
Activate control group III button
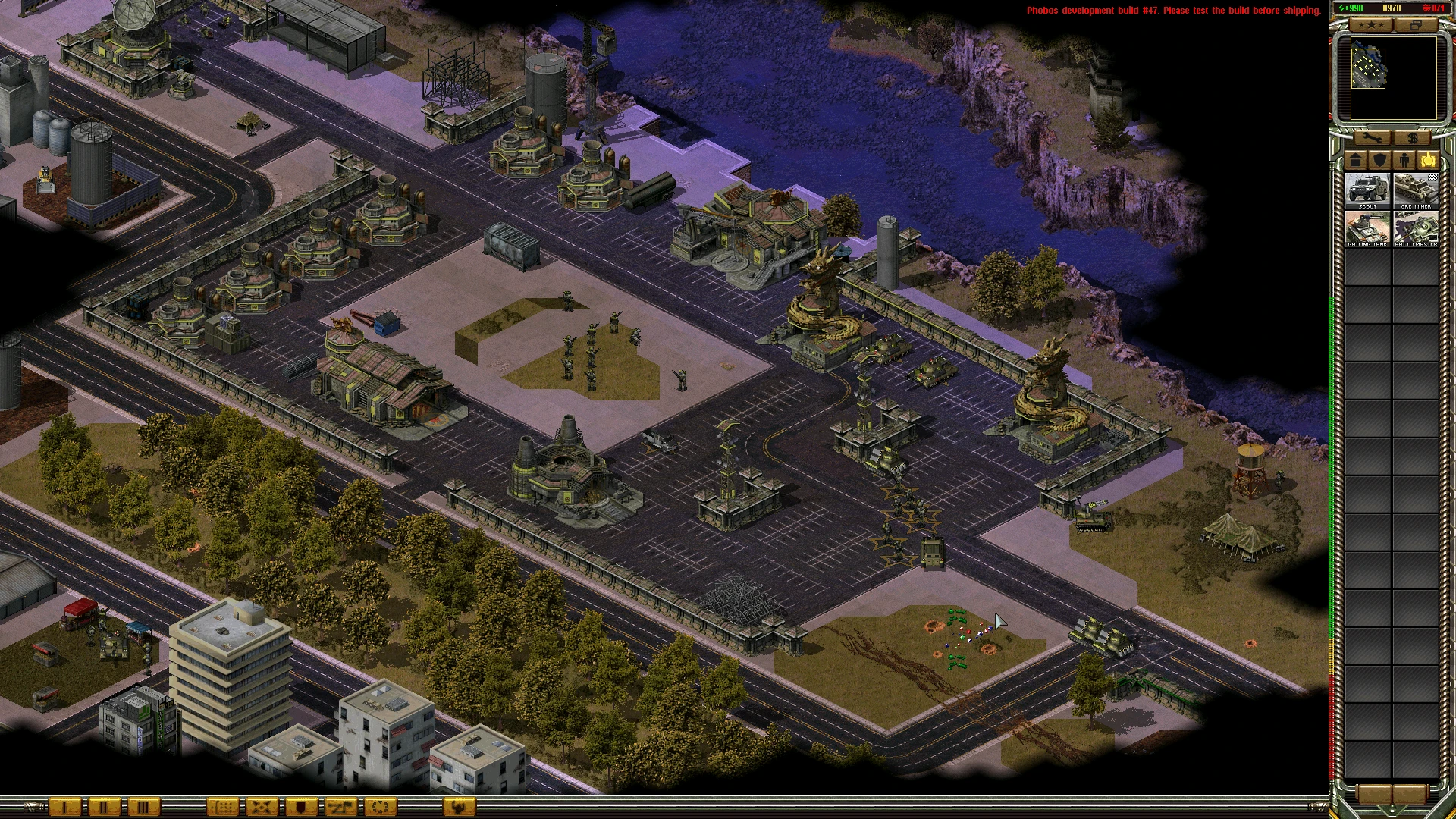point(143,807)
